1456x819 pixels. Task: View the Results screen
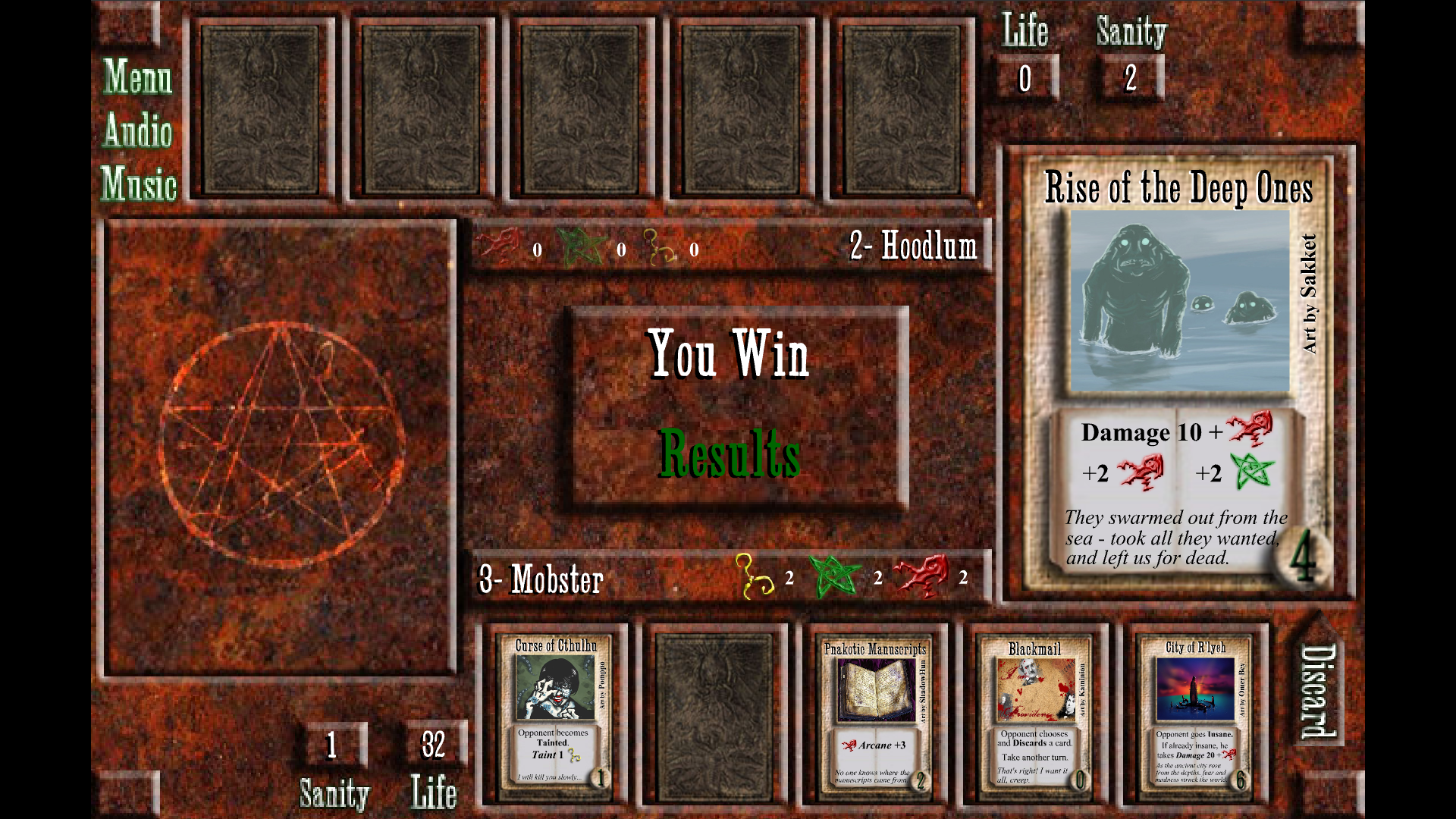point(730,453)
